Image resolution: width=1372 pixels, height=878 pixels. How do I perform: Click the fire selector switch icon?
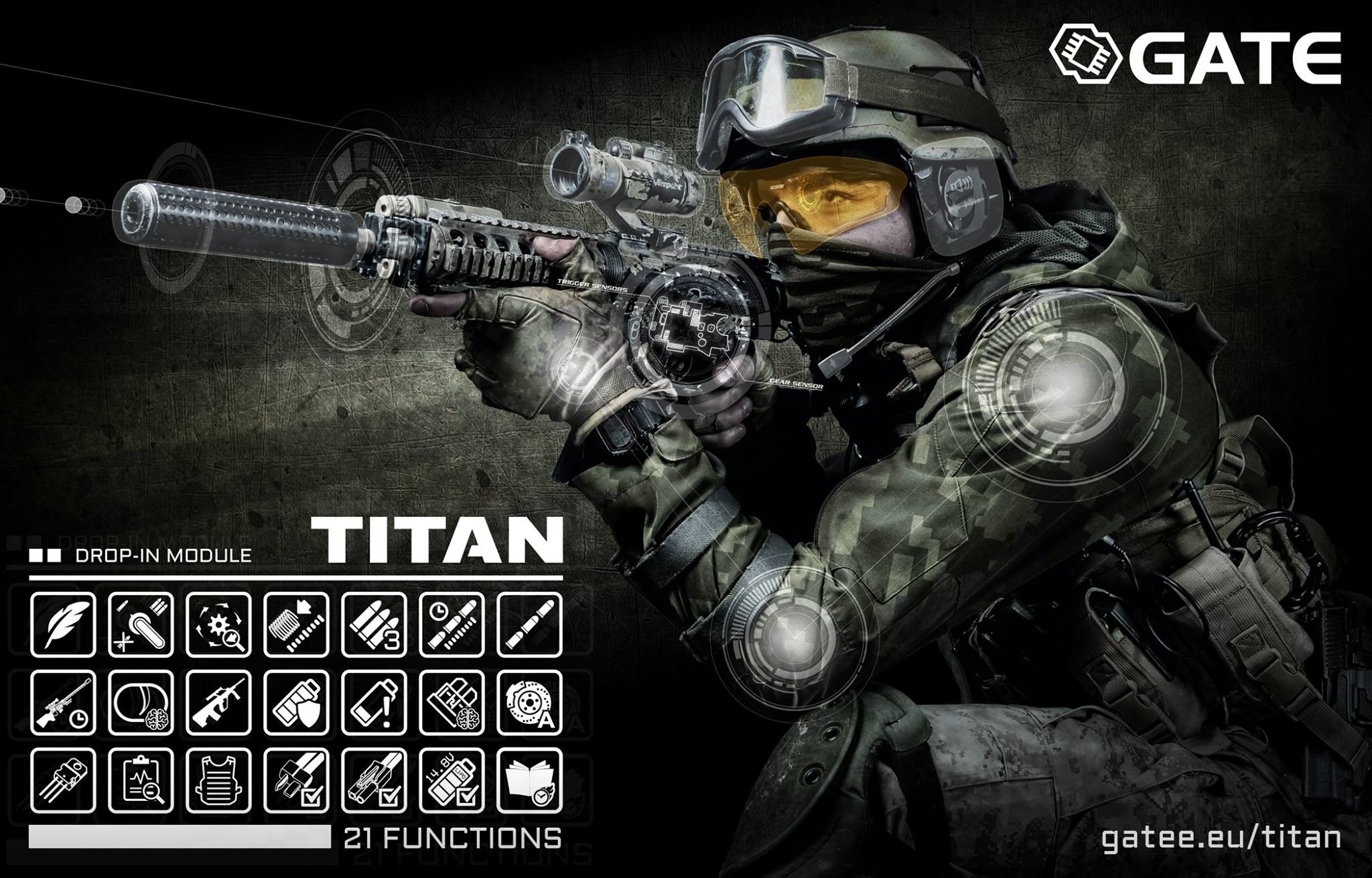[x=141, y=624]
